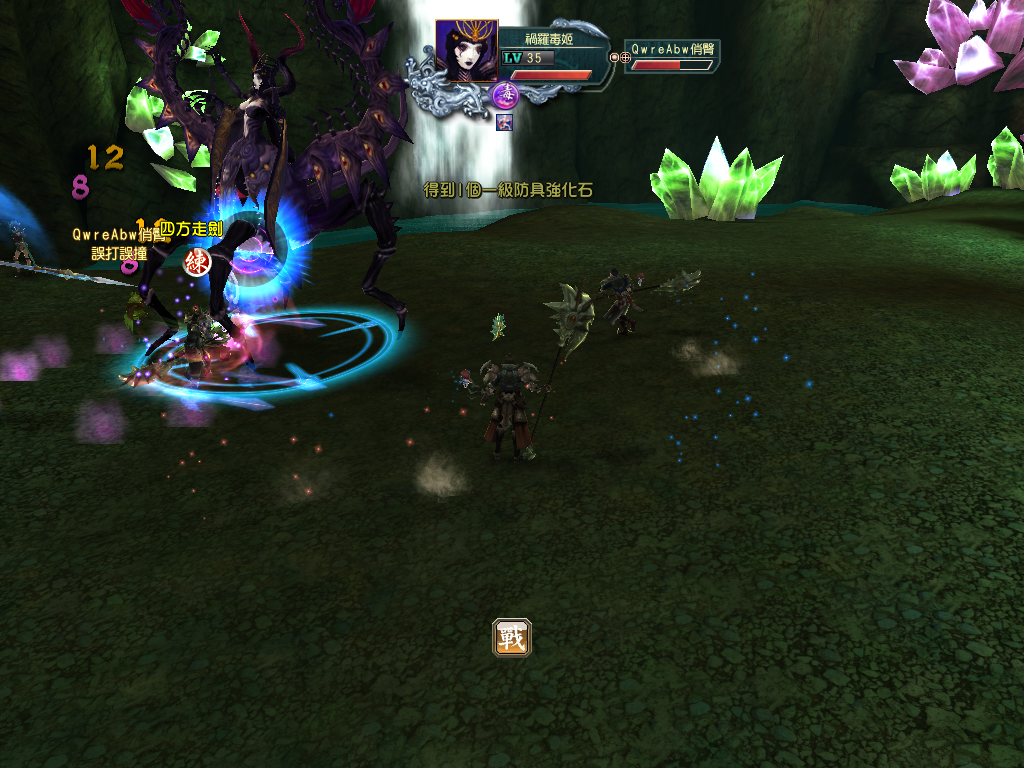Inspect the small buff icon under the portrait
1024x768 pixels.
click(x=504, y=122)
